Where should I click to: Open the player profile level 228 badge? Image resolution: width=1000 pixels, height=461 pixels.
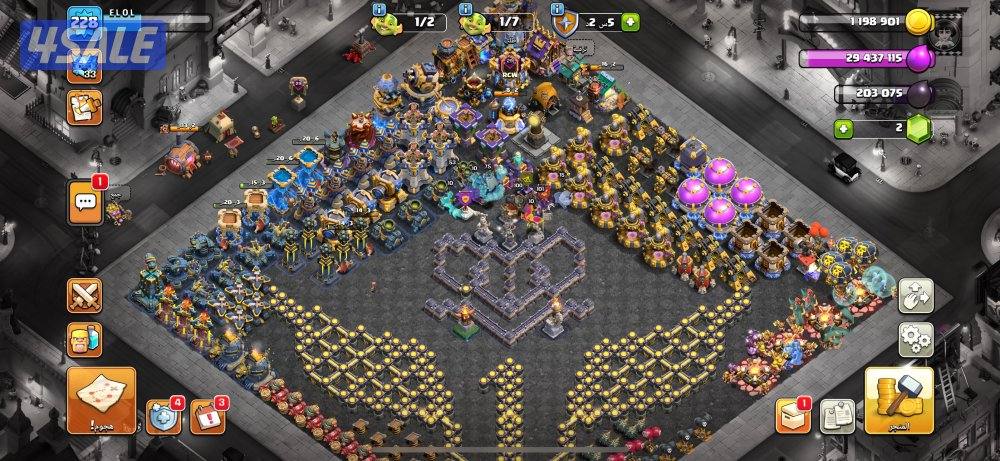point(83,22)
